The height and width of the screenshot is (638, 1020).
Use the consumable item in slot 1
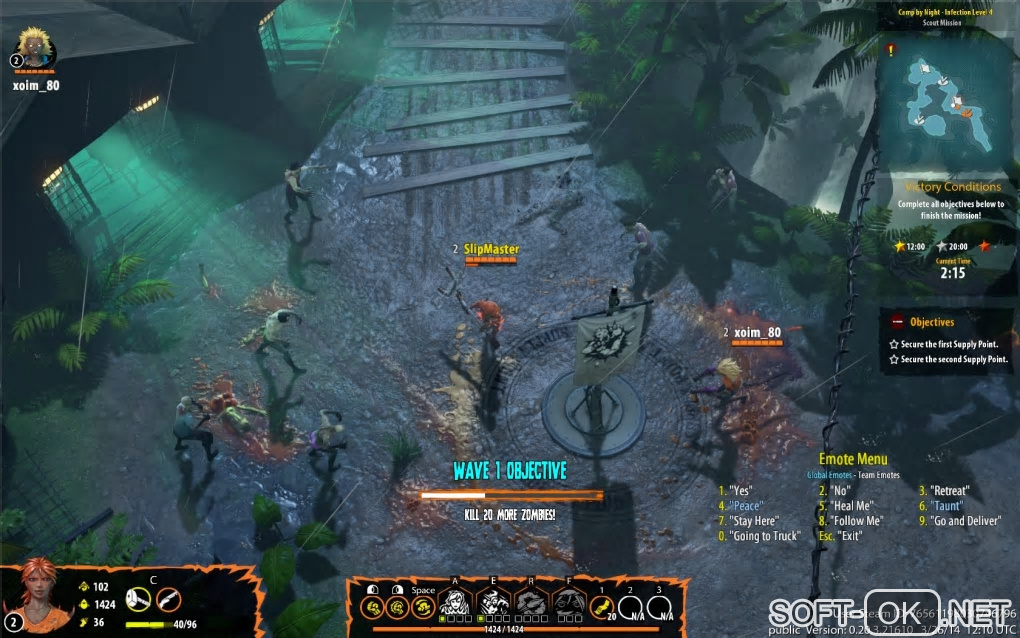pyautogui.click(x=602, y=603)
